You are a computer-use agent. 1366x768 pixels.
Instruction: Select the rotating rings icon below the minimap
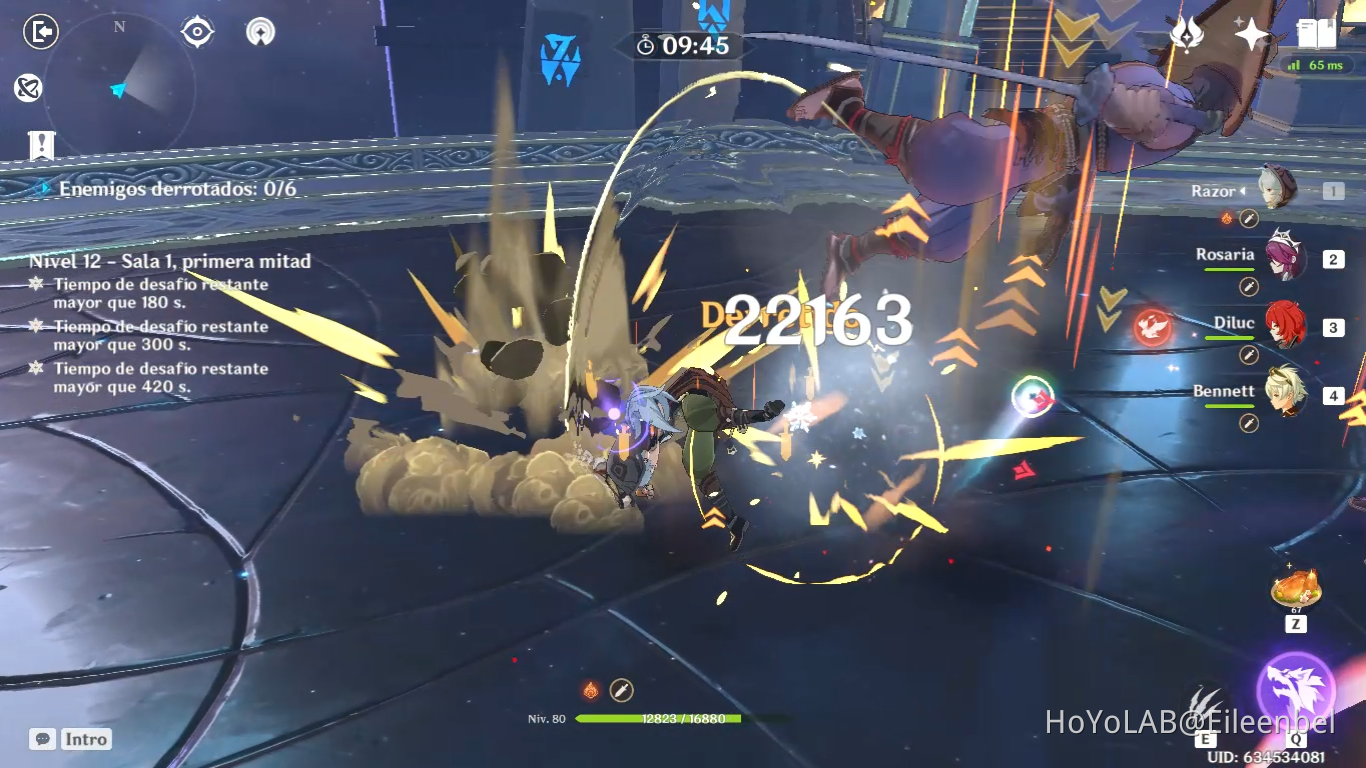point(30,89)
